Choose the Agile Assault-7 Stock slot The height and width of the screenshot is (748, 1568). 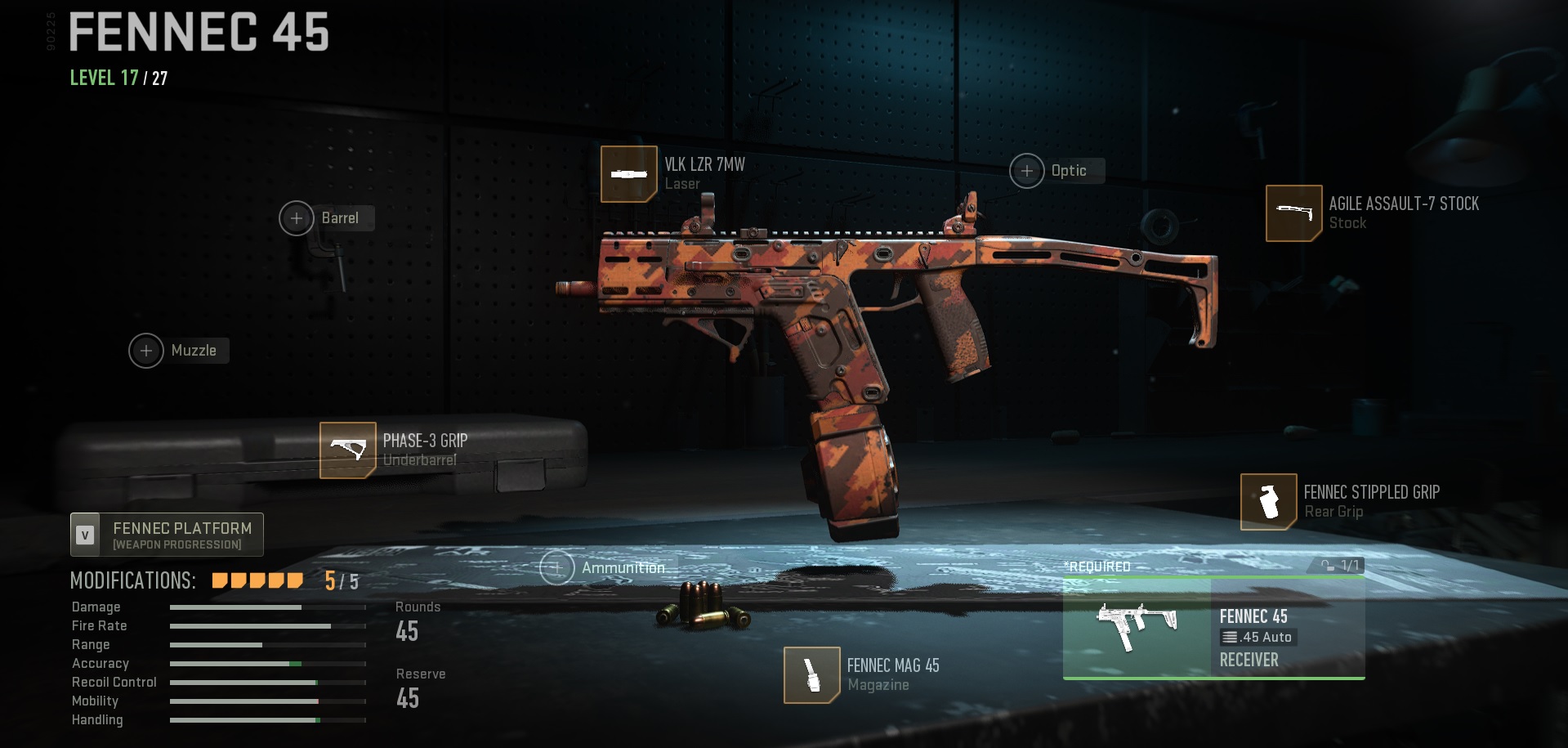pyautogui.click(x=1293, y=213)
